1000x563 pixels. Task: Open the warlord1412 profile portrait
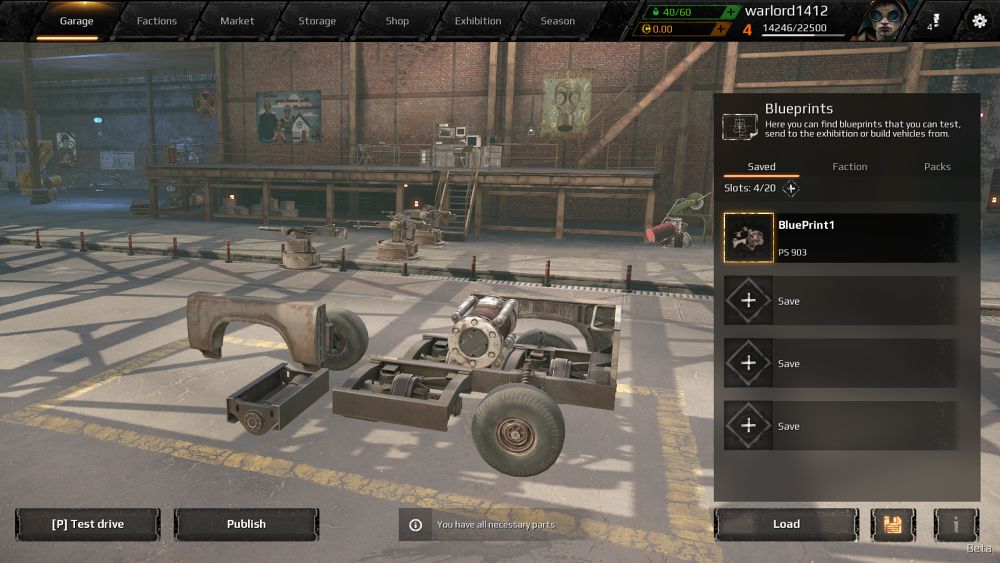tap(883, 20)
